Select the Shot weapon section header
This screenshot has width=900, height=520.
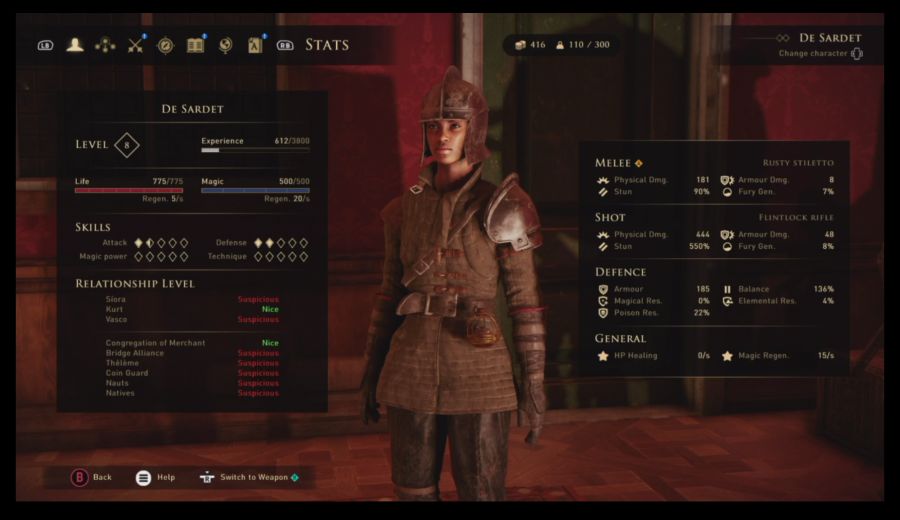tap(610, 217)
